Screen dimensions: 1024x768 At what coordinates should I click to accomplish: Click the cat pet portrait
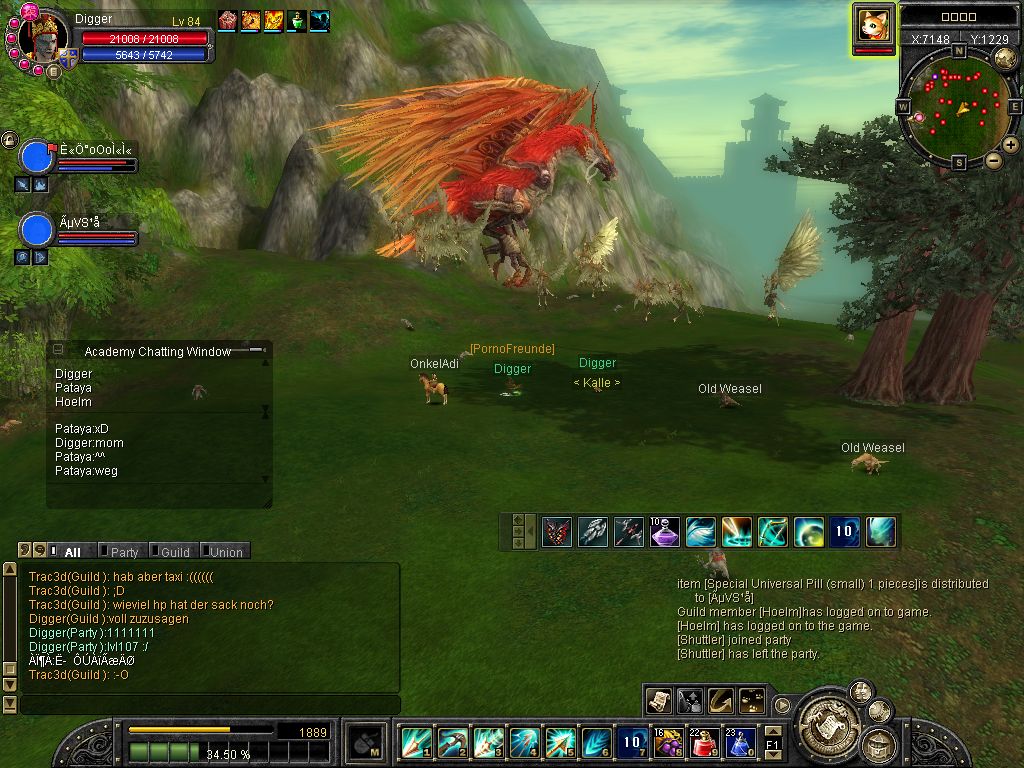(873, 24)
